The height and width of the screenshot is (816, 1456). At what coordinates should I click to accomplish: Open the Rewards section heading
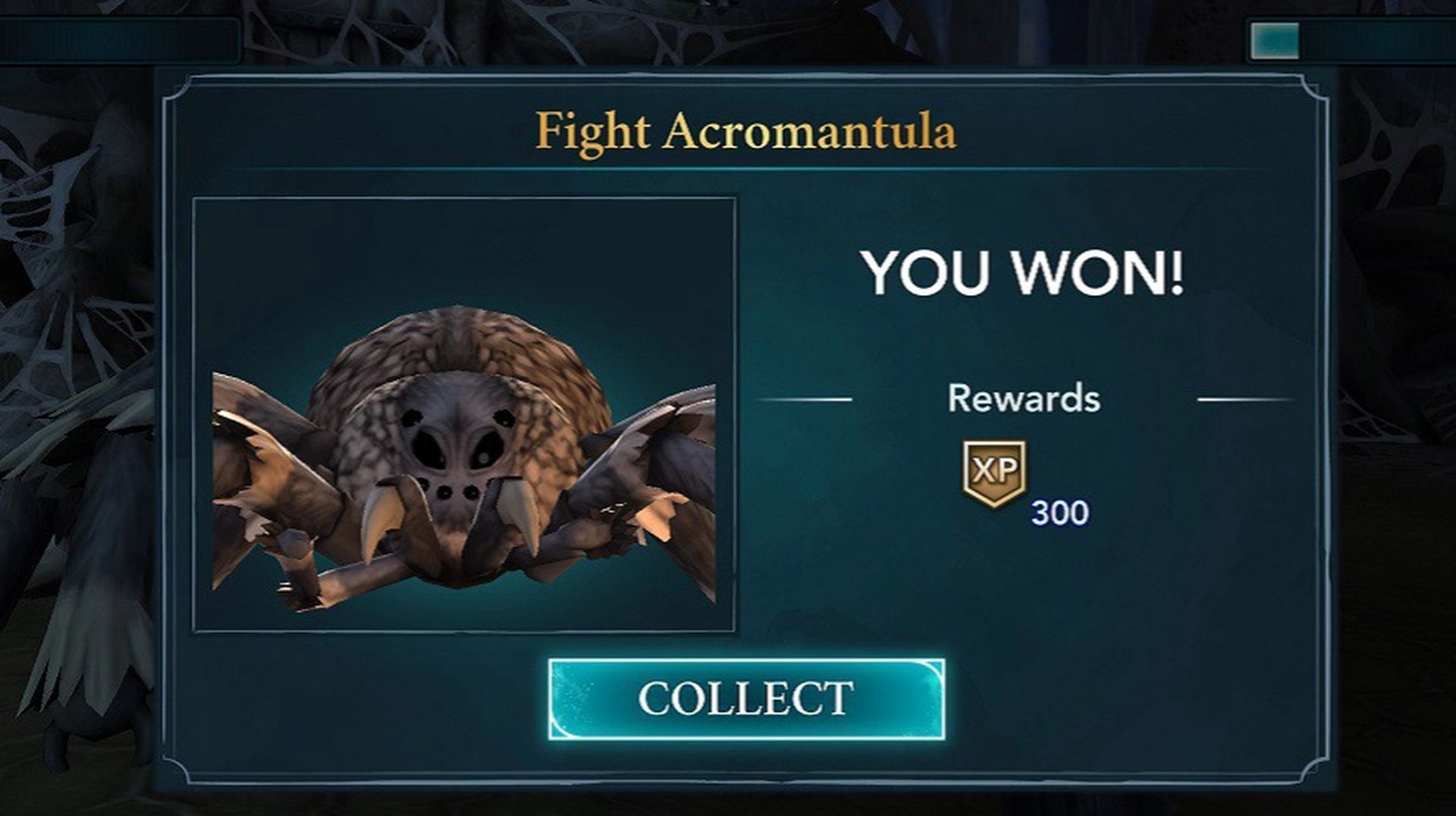coord(1024,397)
